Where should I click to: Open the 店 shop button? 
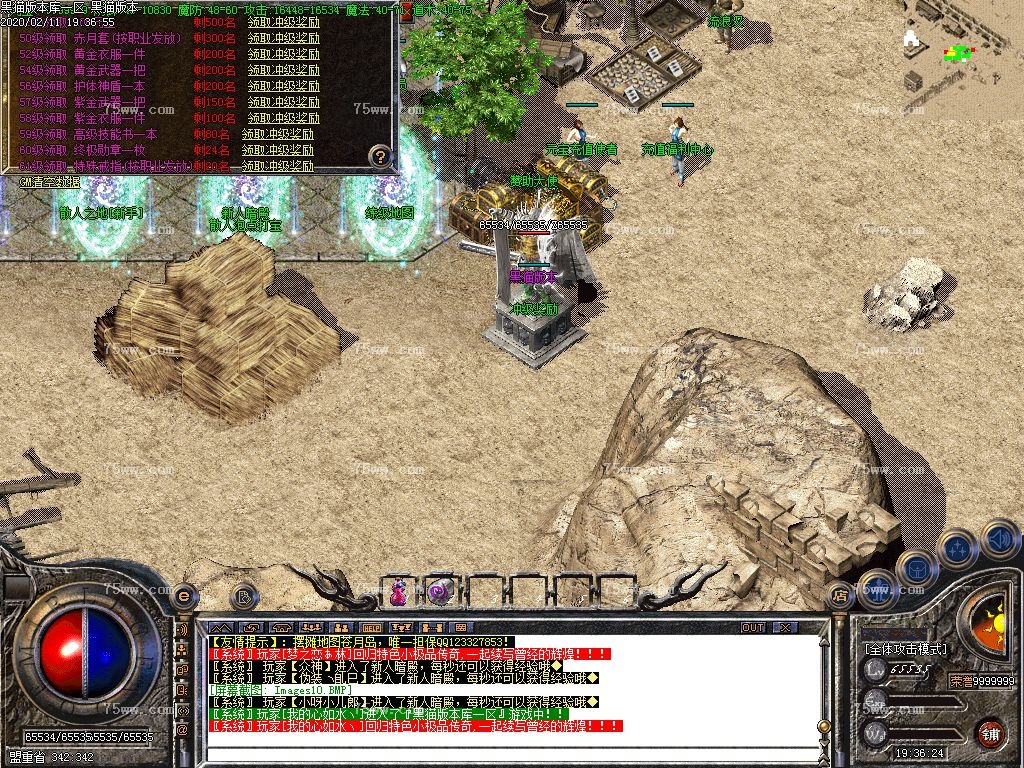(840, 596)
